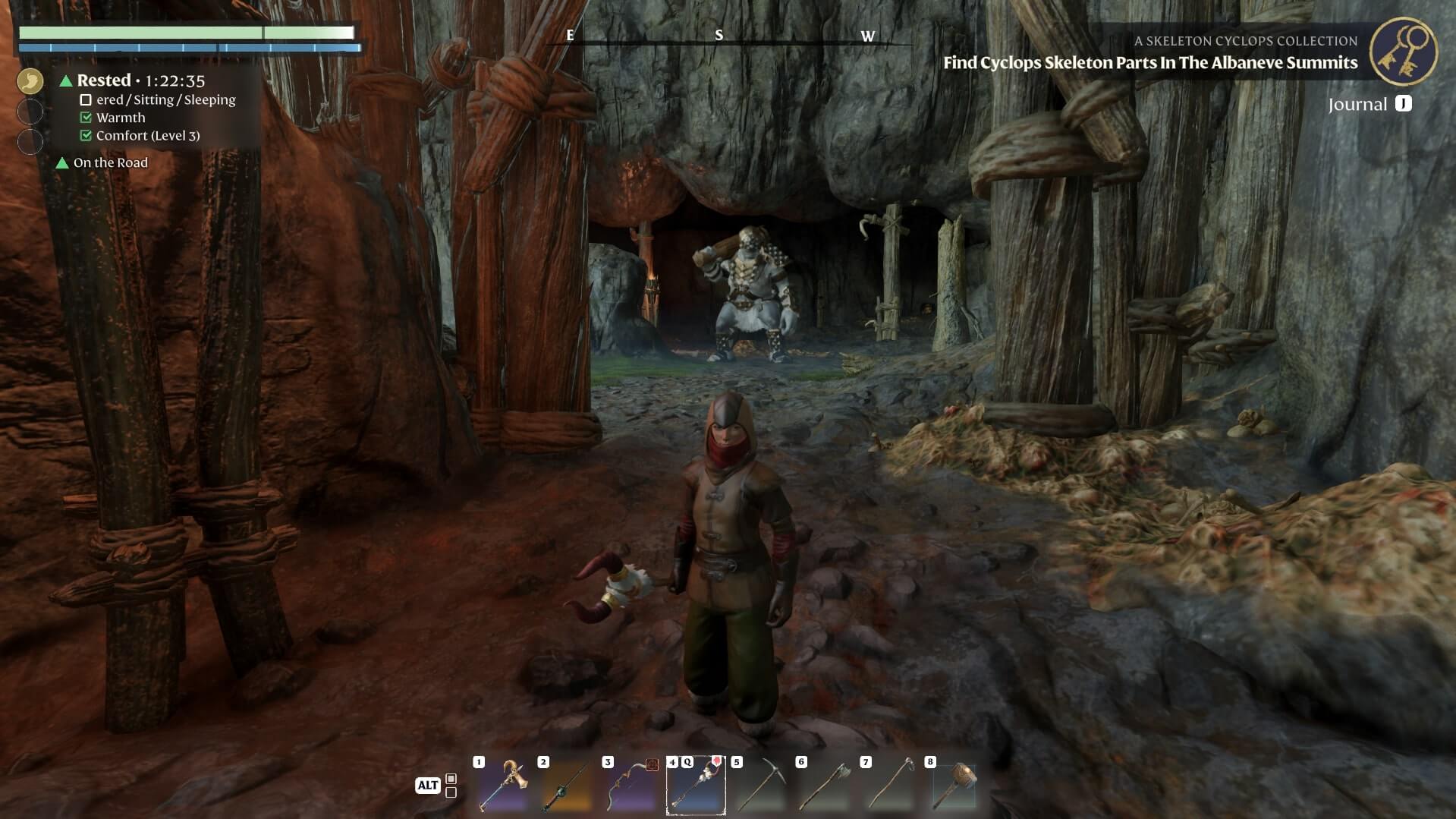Image resolution: width=1456 pixels, height=819 pixels.
Task: Select the construction hammer in hotbar slot 8
Action: 954,786
